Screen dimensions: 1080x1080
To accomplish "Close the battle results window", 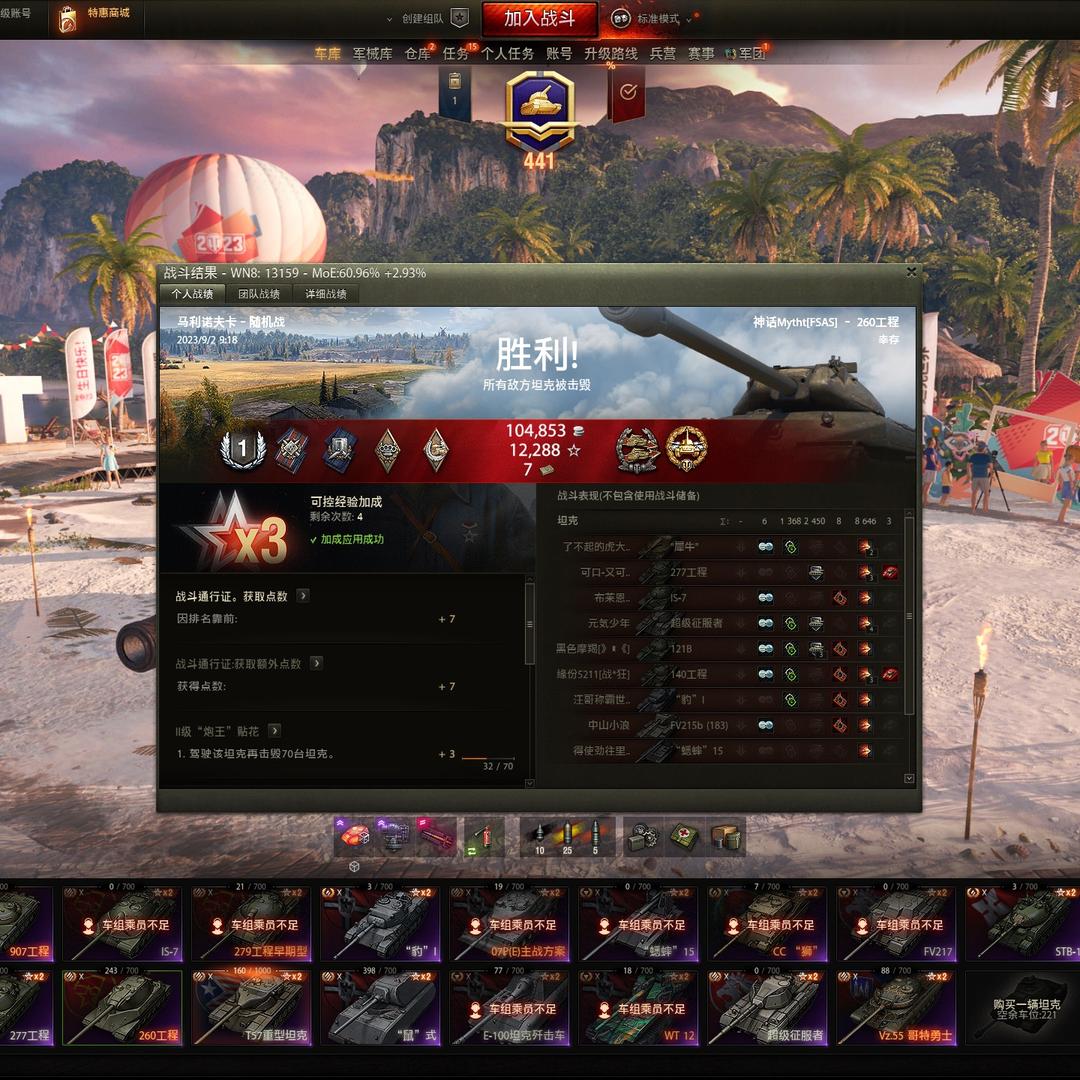I will 911,272.
